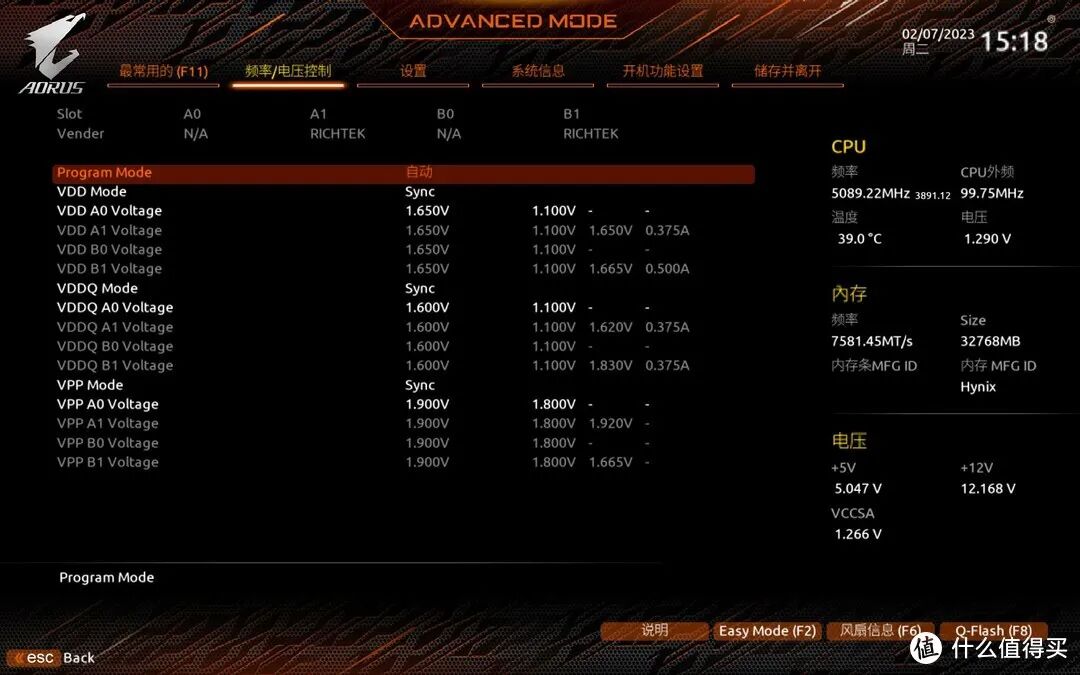Open the 最常用的 (F11) favorites tab
This screenshot has width=1080, height=675.
(x=163, y=71)
